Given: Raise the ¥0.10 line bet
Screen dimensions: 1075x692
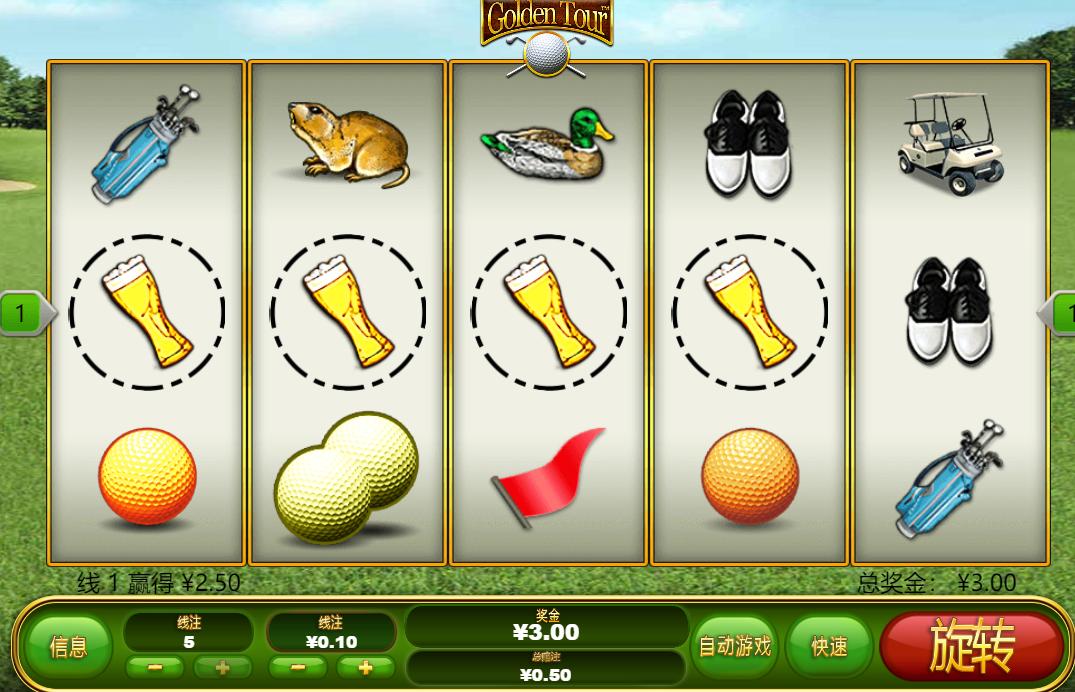Looking at the screenshot, I should (x=364, y=667).
